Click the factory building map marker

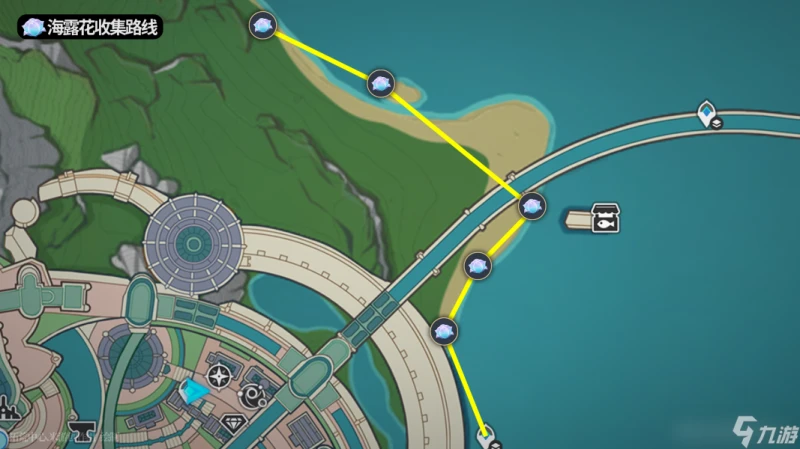10,409
